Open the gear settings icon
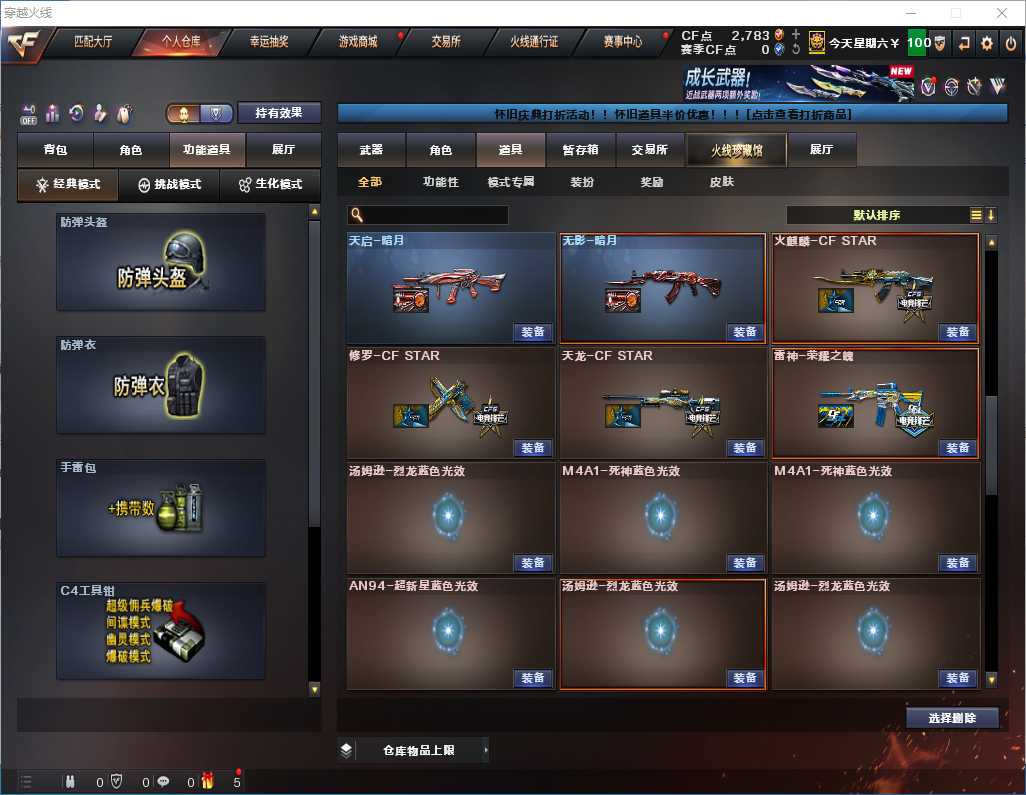The width and height of the screenshot is (1026, 795). pos(987,43)
